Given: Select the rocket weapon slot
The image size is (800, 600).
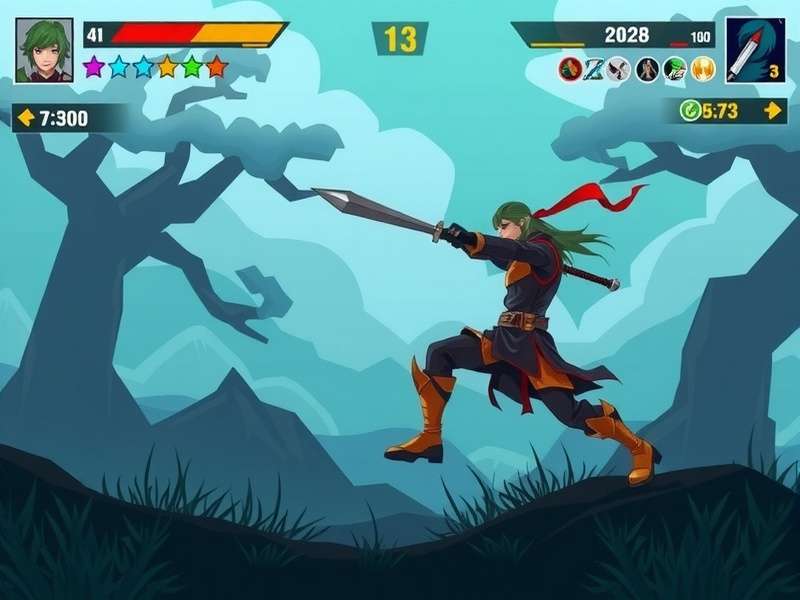Looking at the screenshot, I should point(755,49).
